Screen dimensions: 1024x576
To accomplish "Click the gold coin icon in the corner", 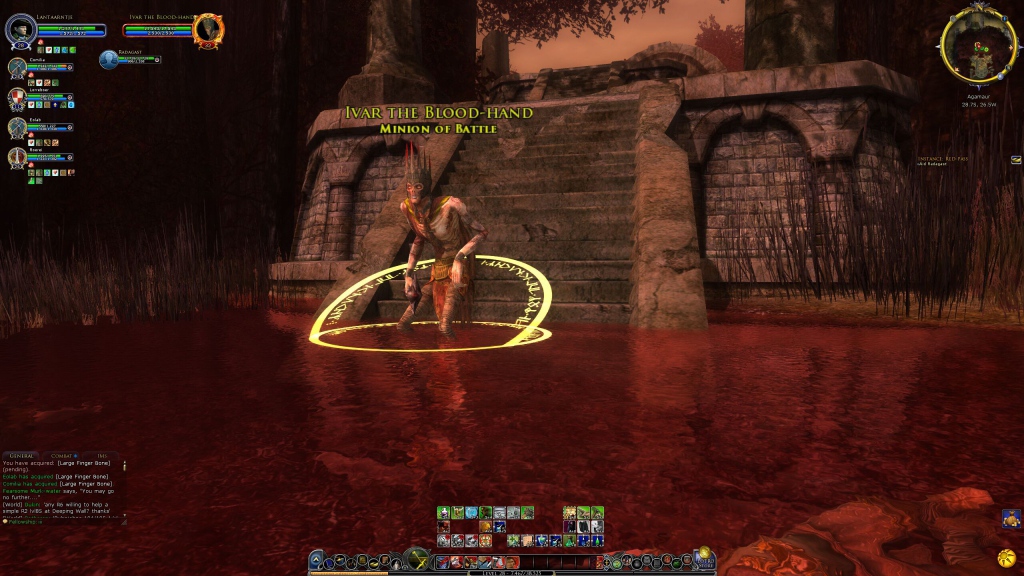I will (1006, 556).
